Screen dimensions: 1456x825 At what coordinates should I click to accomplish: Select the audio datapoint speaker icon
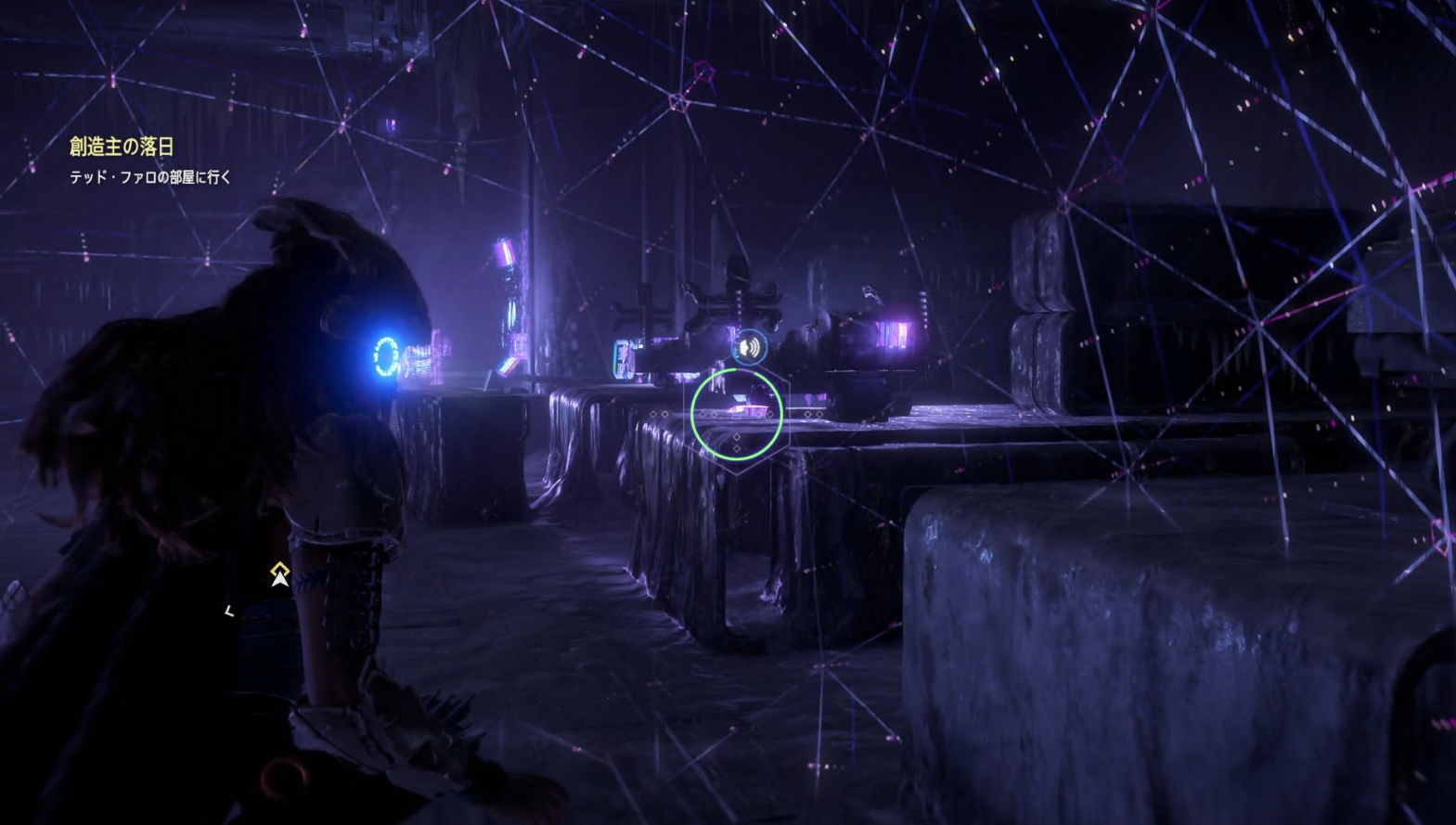[749, 348]
